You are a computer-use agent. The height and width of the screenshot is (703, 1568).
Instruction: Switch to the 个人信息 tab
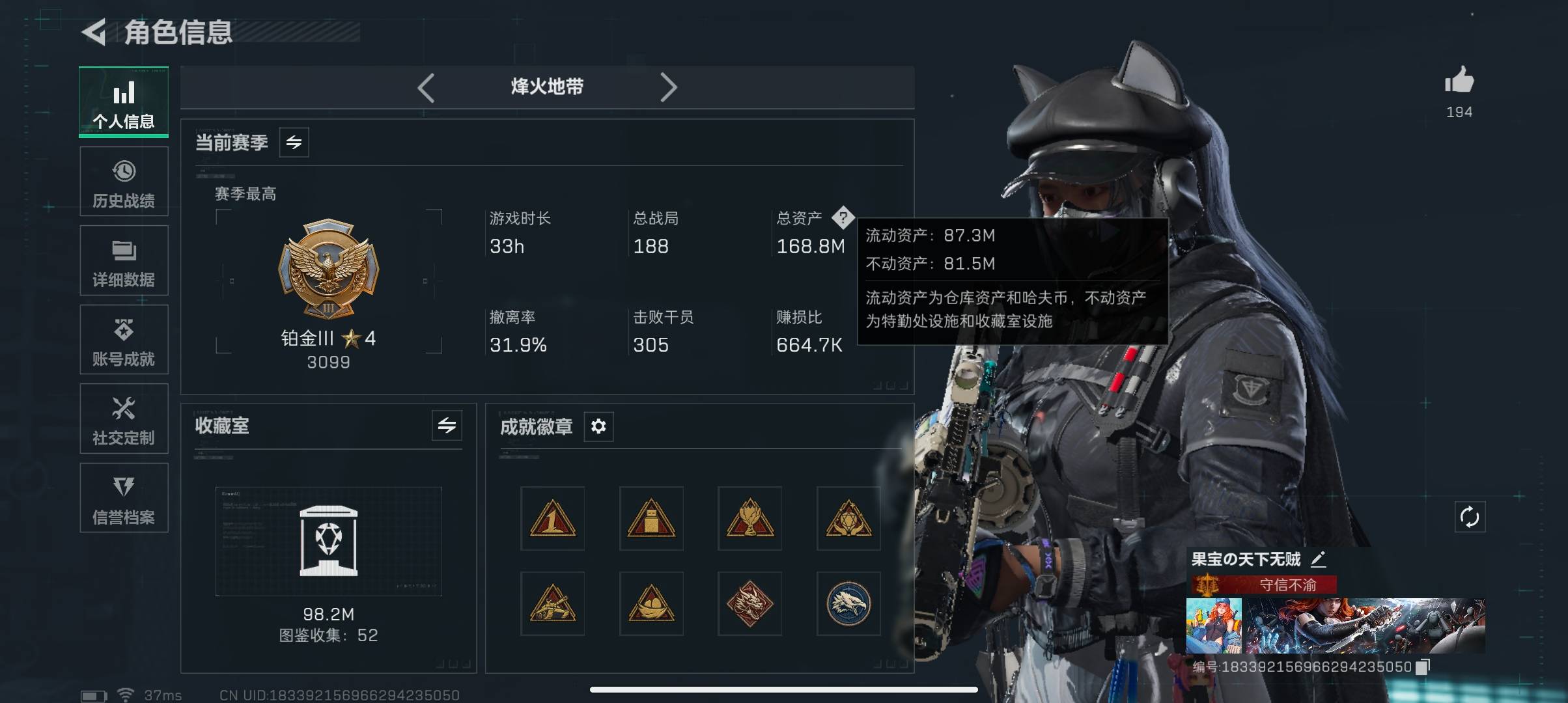(124, 102)
